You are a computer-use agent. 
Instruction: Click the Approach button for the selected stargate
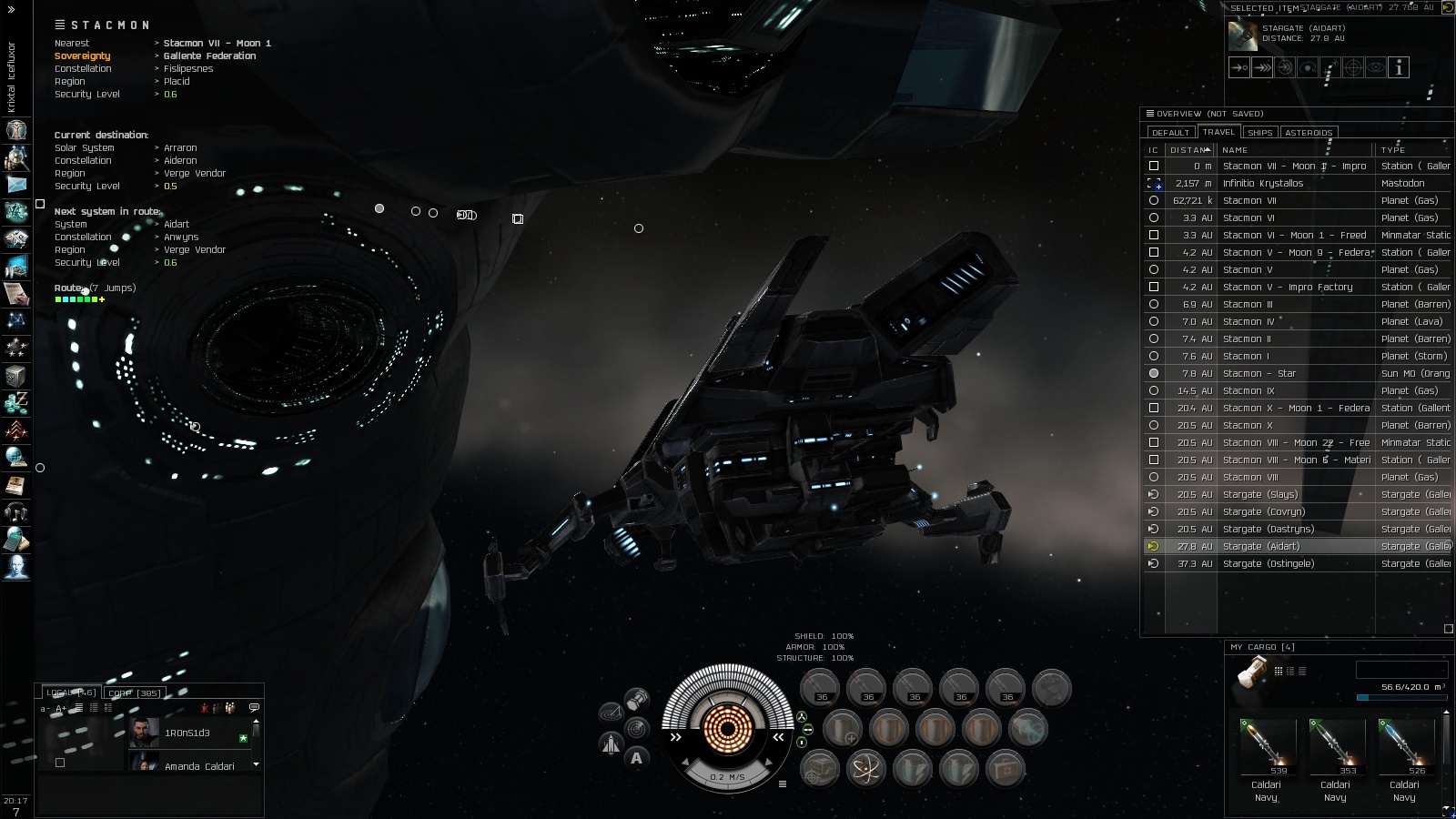click(1239, 67)
